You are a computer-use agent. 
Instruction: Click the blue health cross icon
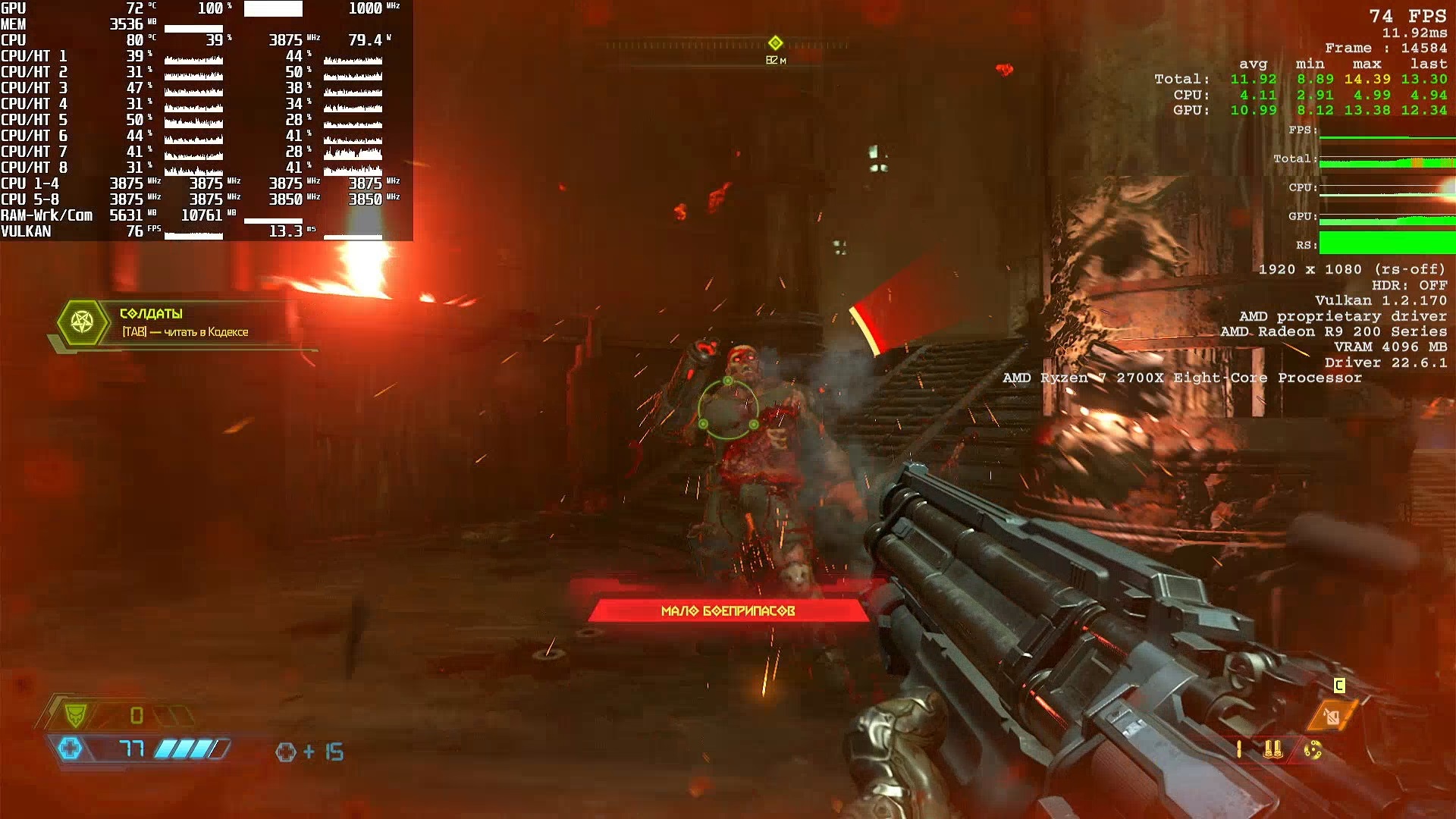70,749
